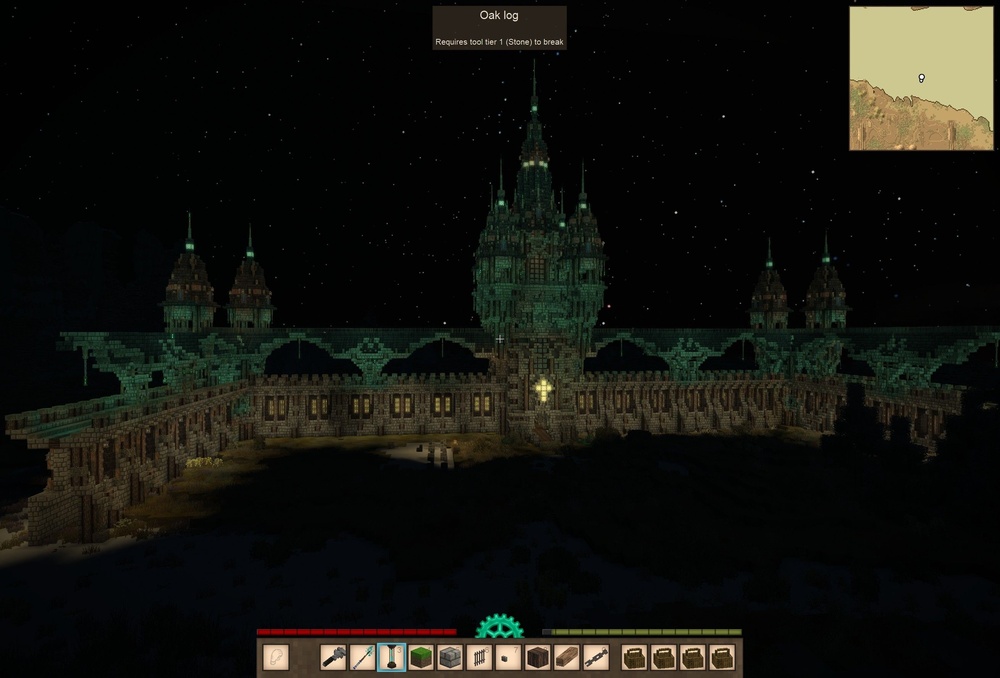Choose the grass block hotbar slot
Viewport: 1000px width, 678px height.
pyautogui.click(x=421, y=657)
